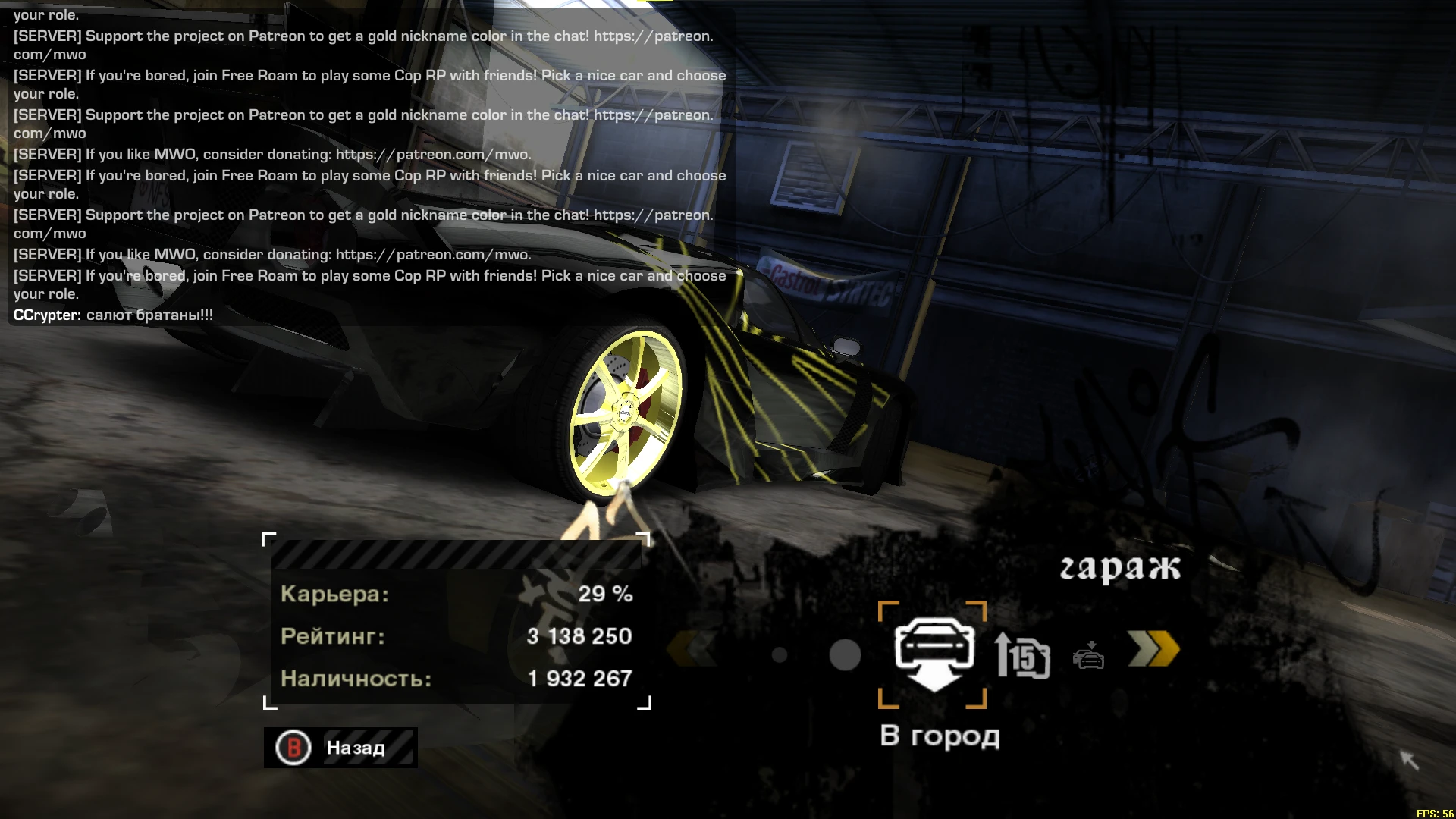Click the striped career progress bar
Image resolution: width=1456 pixels, height=819 pixels.
pos(455,556)
